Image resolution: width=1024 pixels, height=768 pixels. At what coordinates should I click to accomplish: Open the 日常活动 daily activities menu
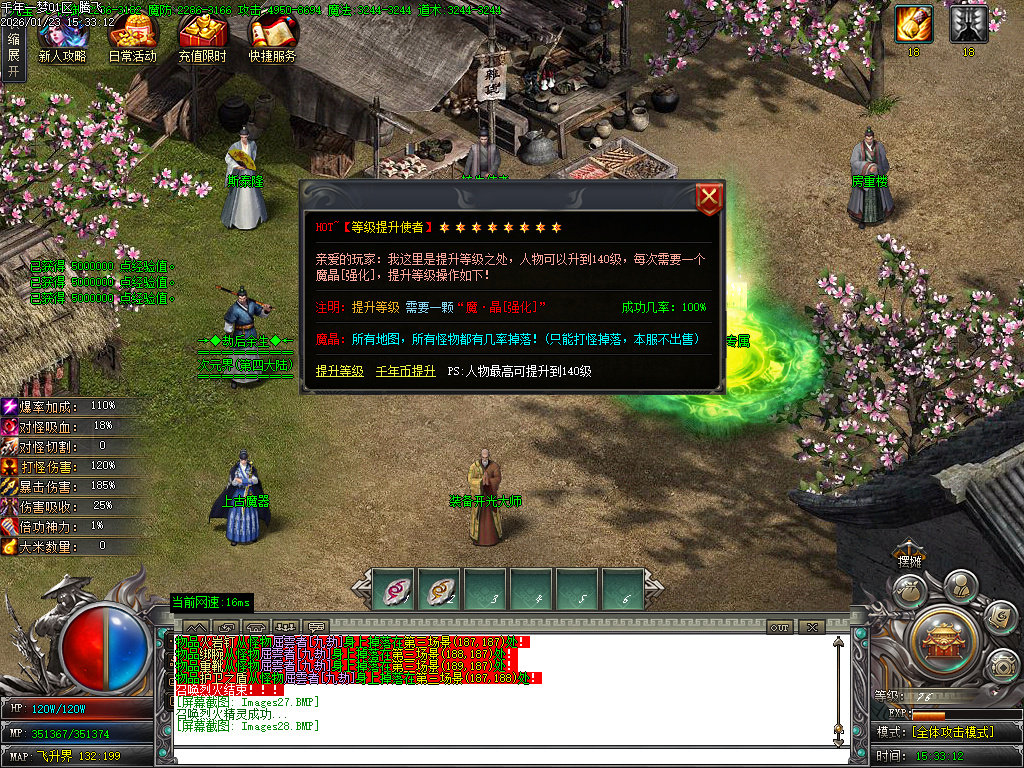[132, 40]
